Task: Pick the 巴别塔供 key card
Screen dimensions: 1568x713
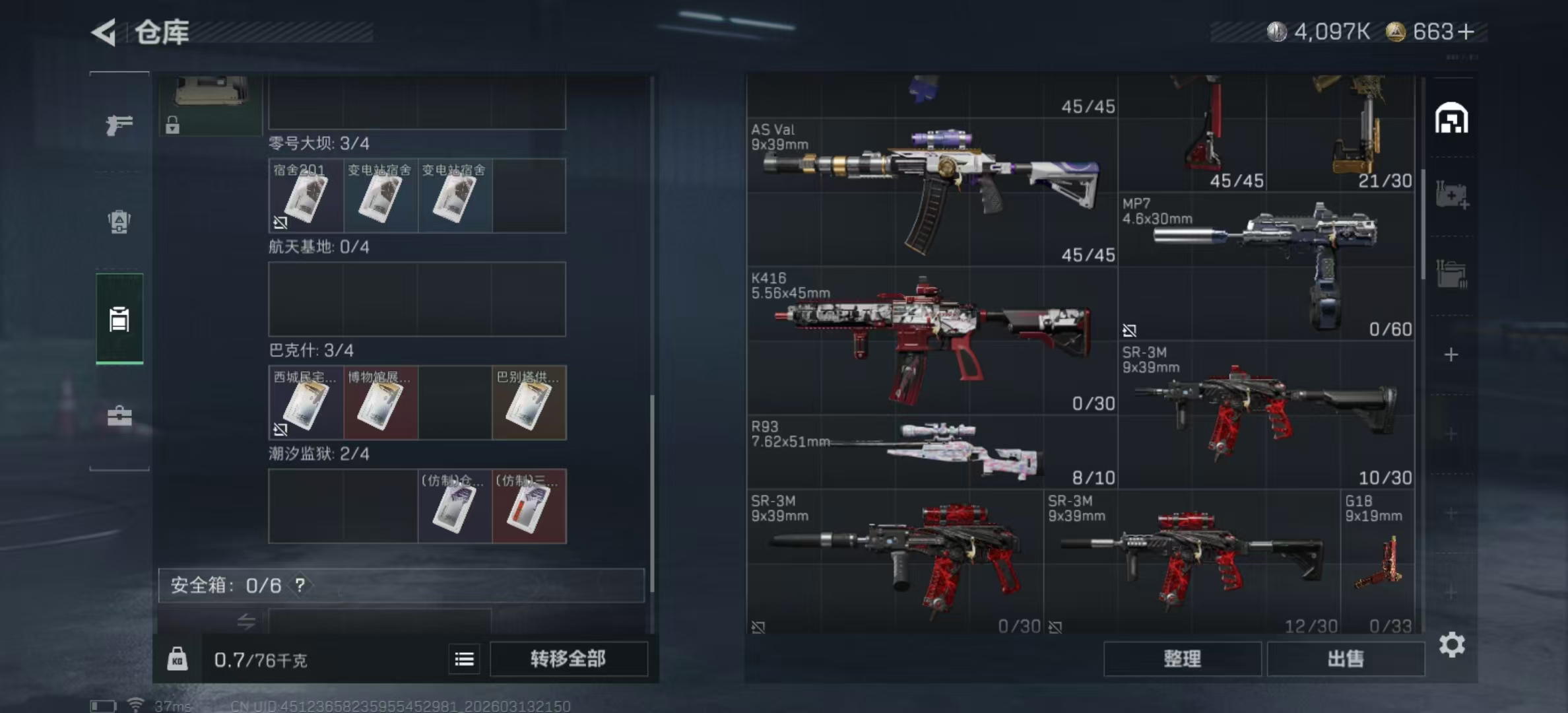Action: click(x=529, y=403)
